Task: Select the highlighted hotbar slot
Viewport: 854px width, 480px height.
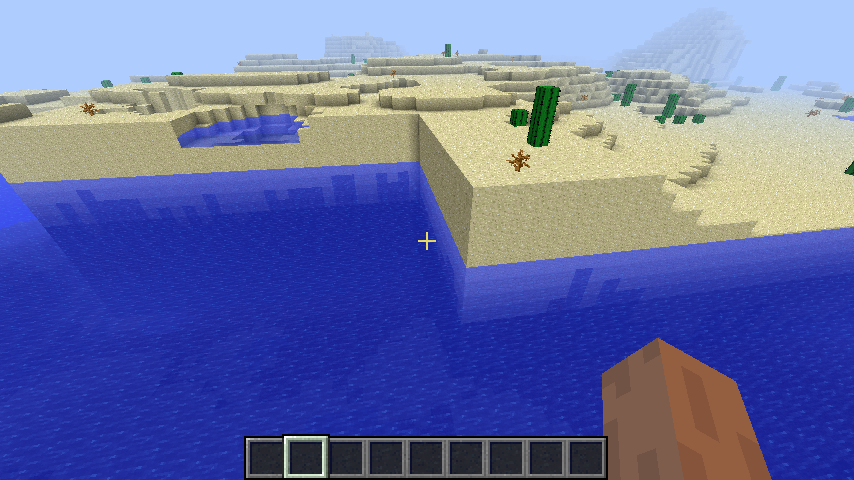Action: [306, 458]
